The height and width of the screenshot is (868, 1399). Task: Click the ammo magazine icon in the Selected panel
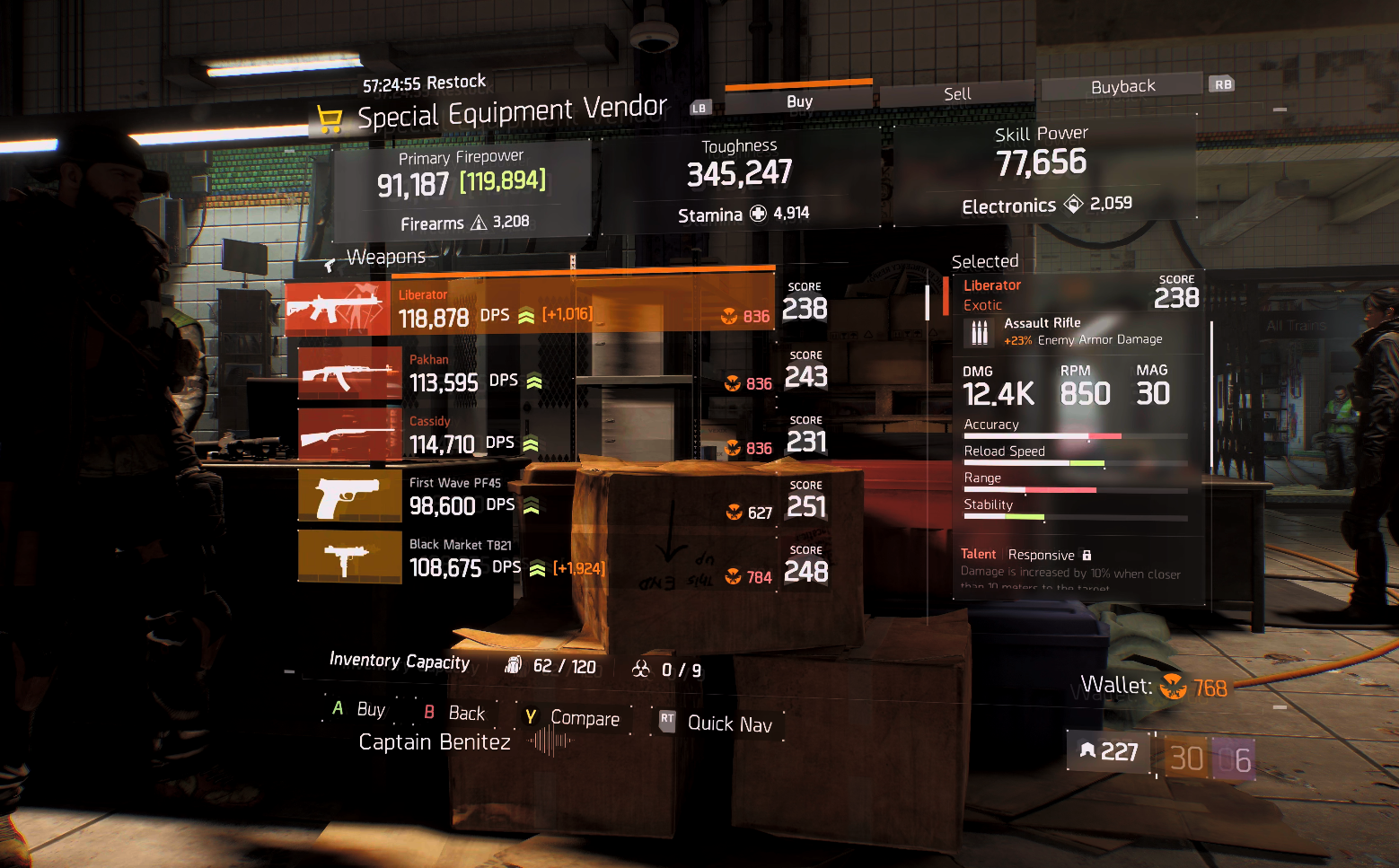[979, 331]
